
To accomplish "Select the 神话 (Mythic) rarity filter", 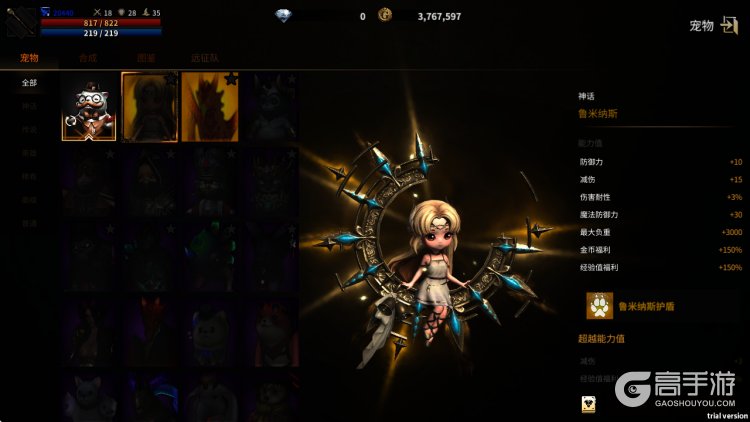I will [x=30, y=106].
